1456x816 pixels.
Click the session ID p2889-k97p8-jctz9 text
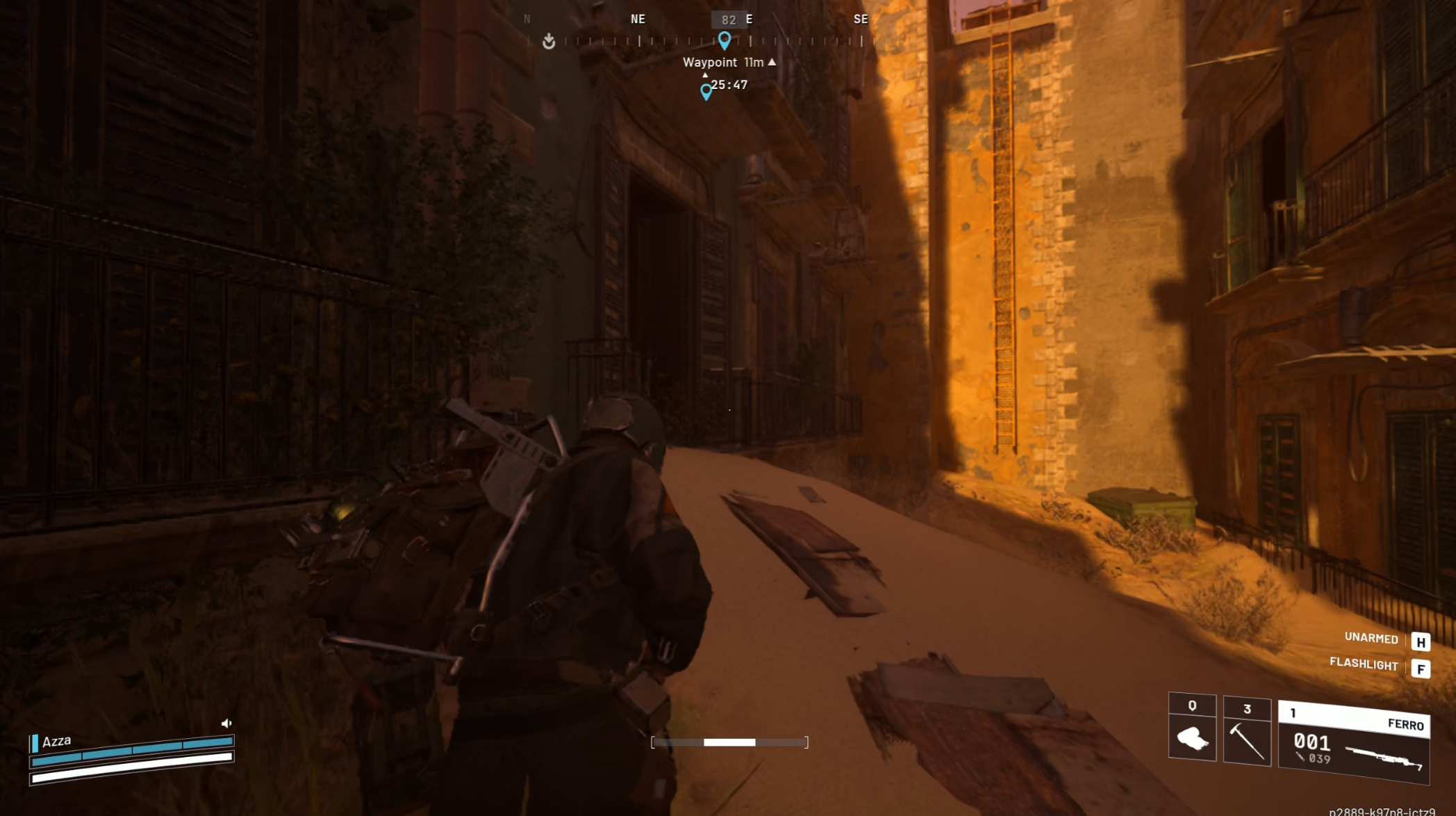point(1389,811)
